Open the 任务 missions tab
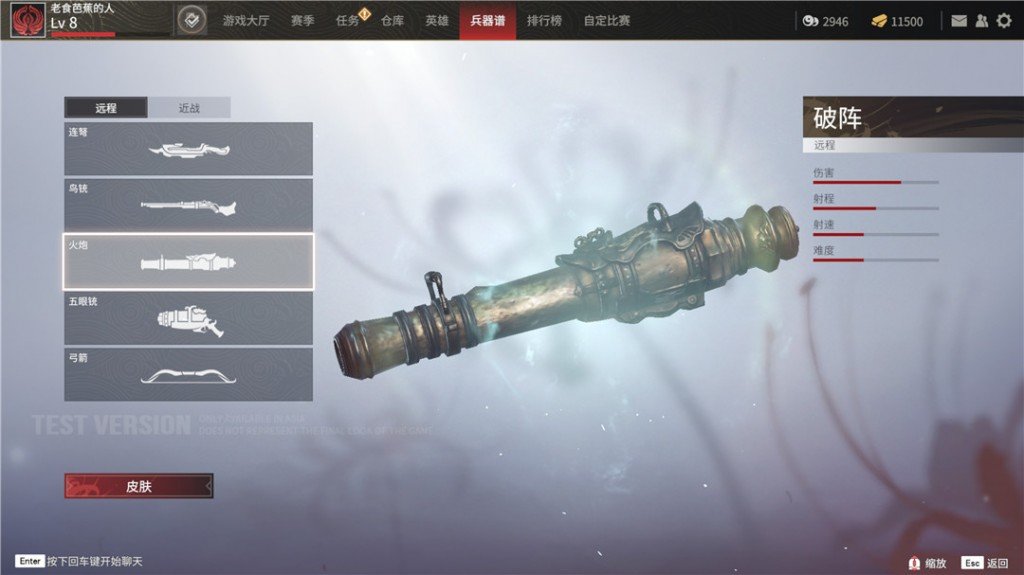This screenshot has height=575, width=1024. point(348,20)
